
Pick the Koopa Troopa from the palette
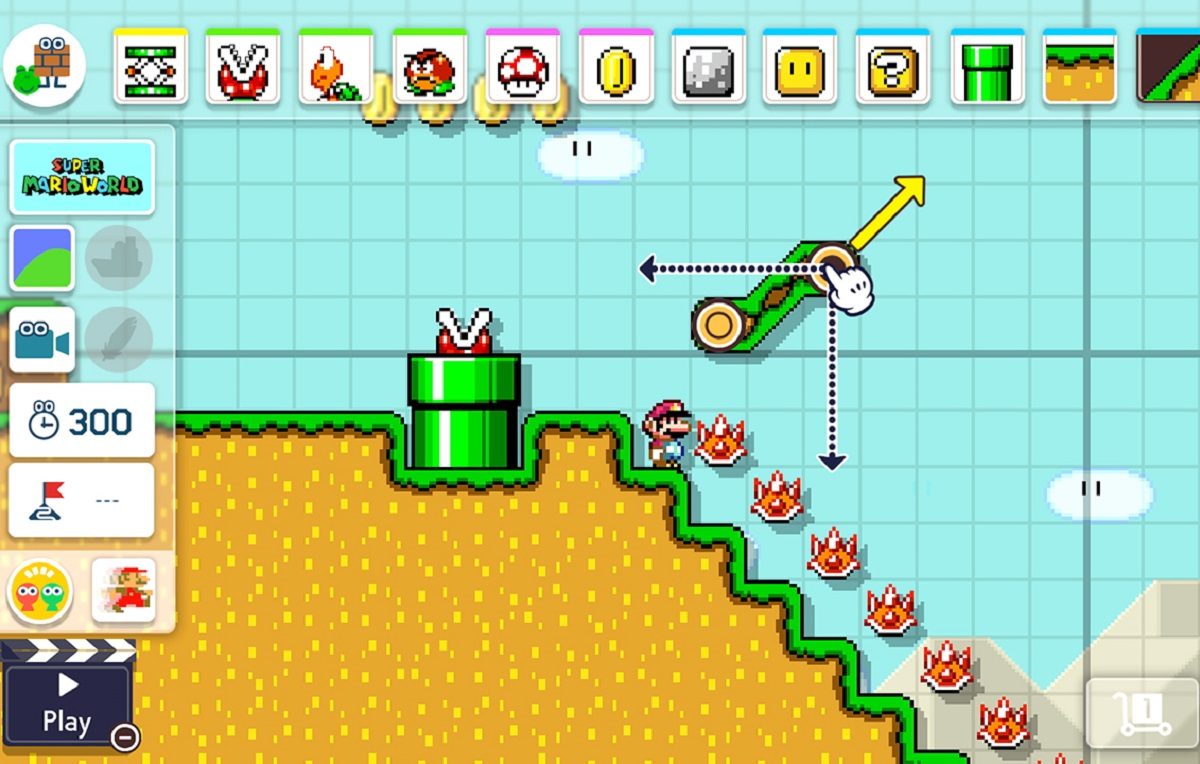pos(336,68)
